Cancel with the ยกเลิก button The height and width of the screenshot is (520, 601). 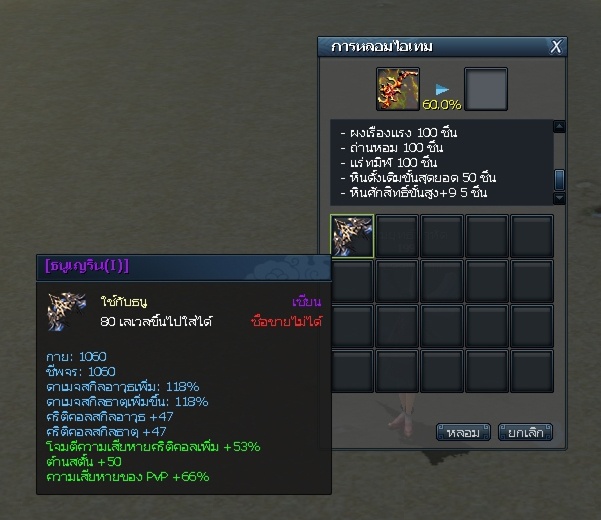pos(525,433)
